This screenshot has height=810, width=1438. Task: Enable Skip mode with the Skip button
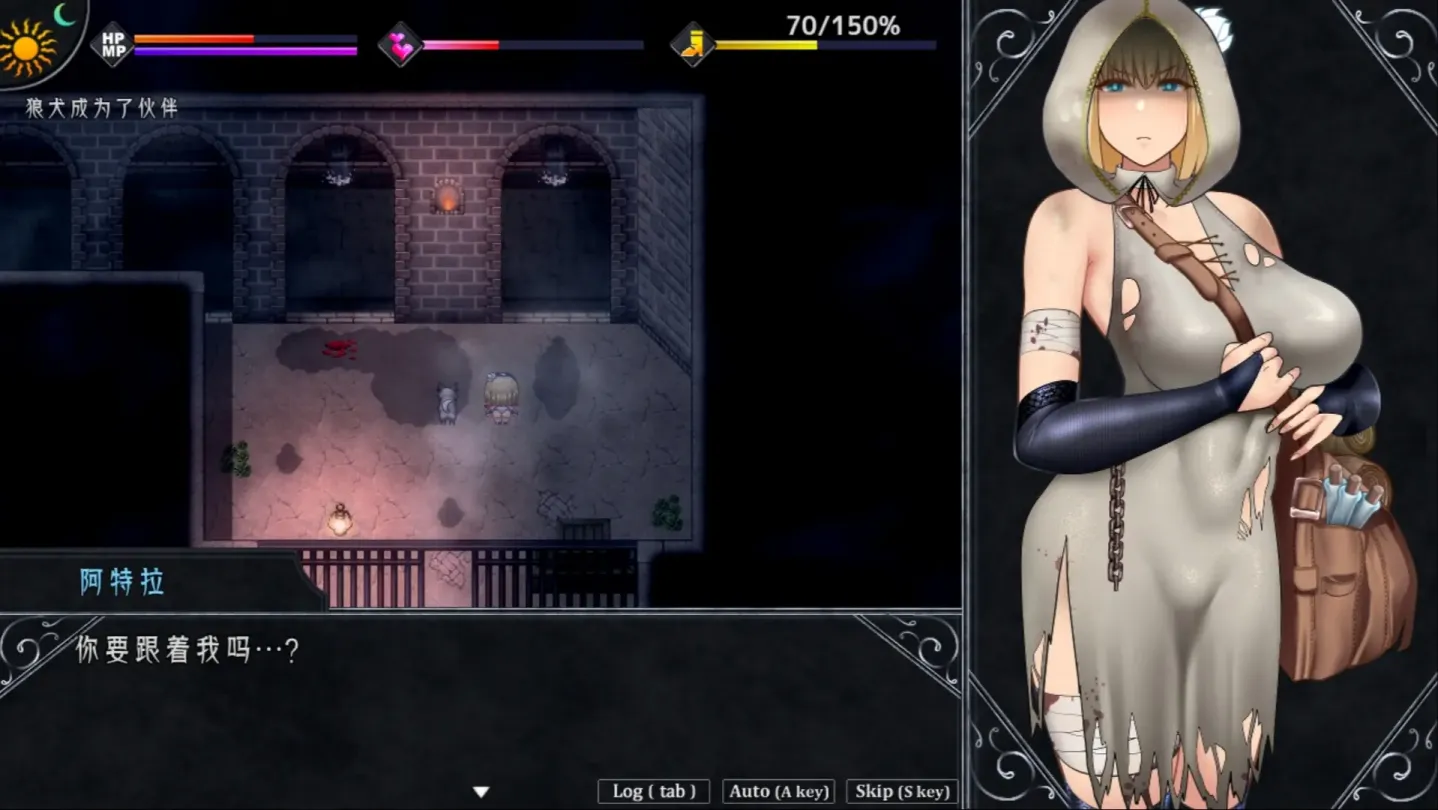(901, 791)
